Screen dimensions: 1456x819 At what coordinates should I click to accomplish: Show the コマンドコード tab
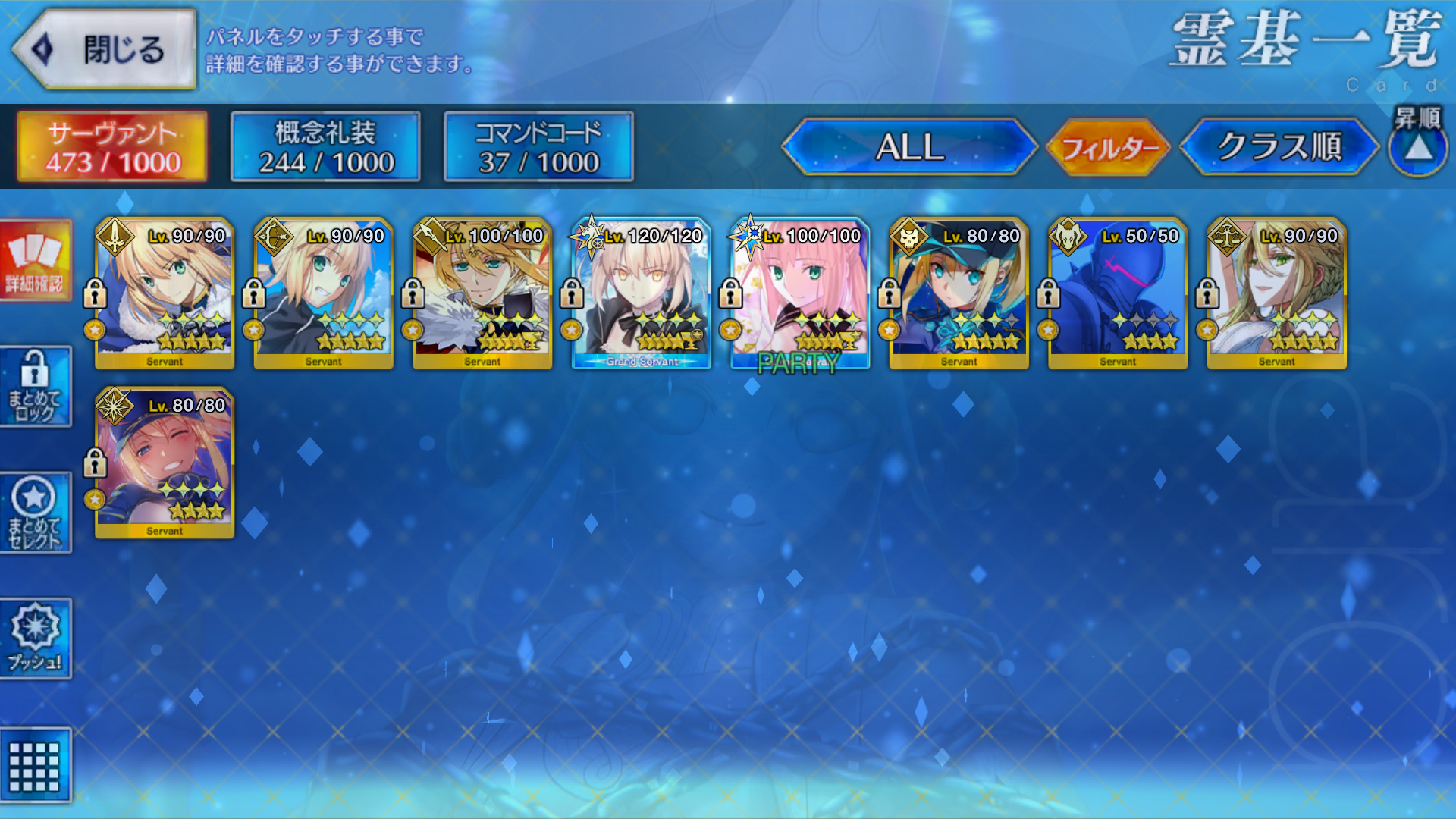coord(538,146)
